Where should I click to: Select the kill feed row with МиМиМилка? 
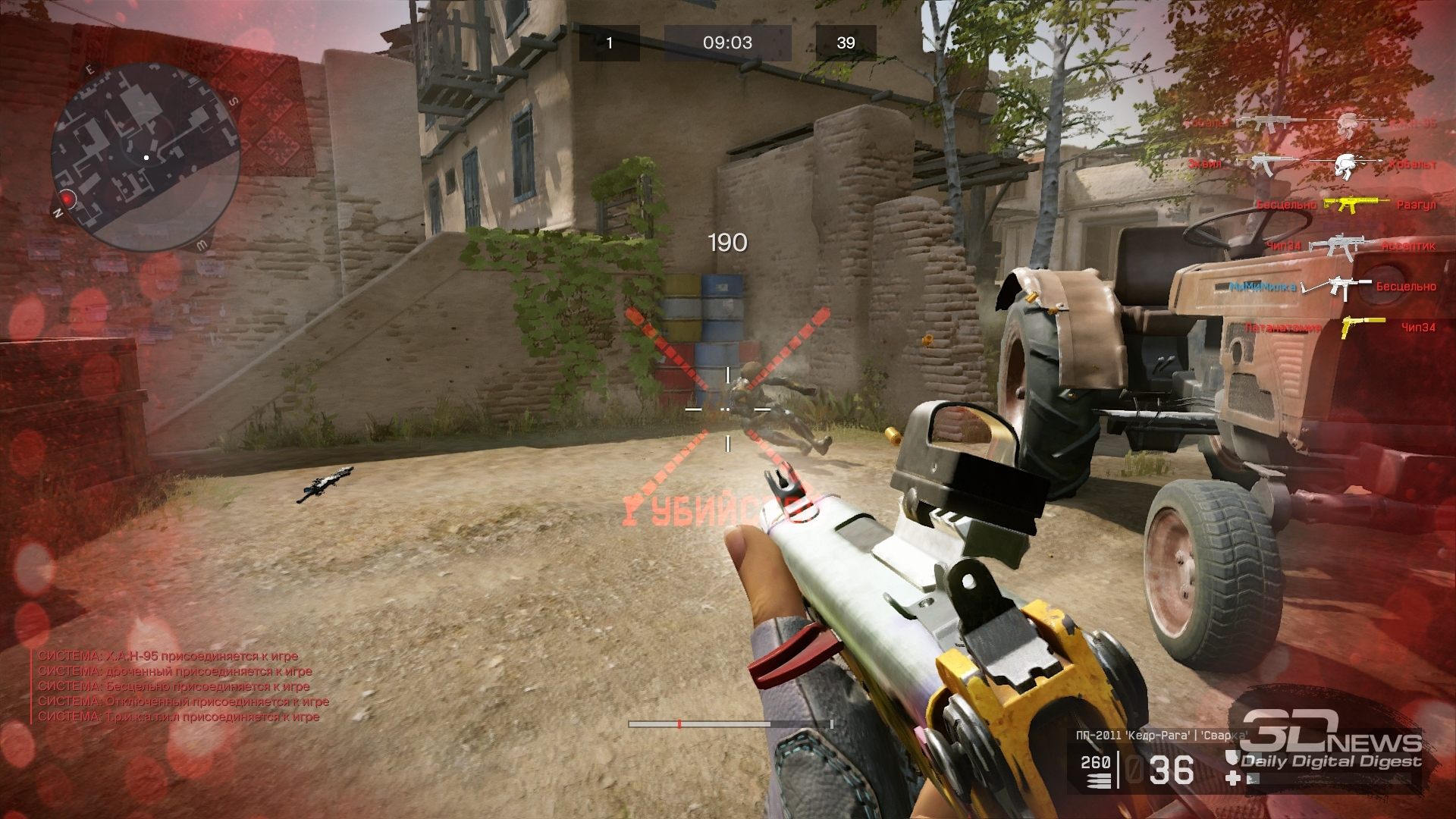coord(1332,287)
